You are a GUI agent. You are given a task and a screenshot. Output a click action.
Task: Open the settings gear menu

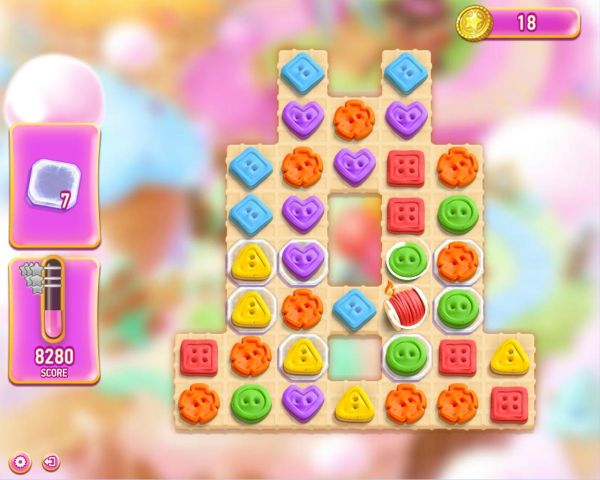tap(20, 462)
